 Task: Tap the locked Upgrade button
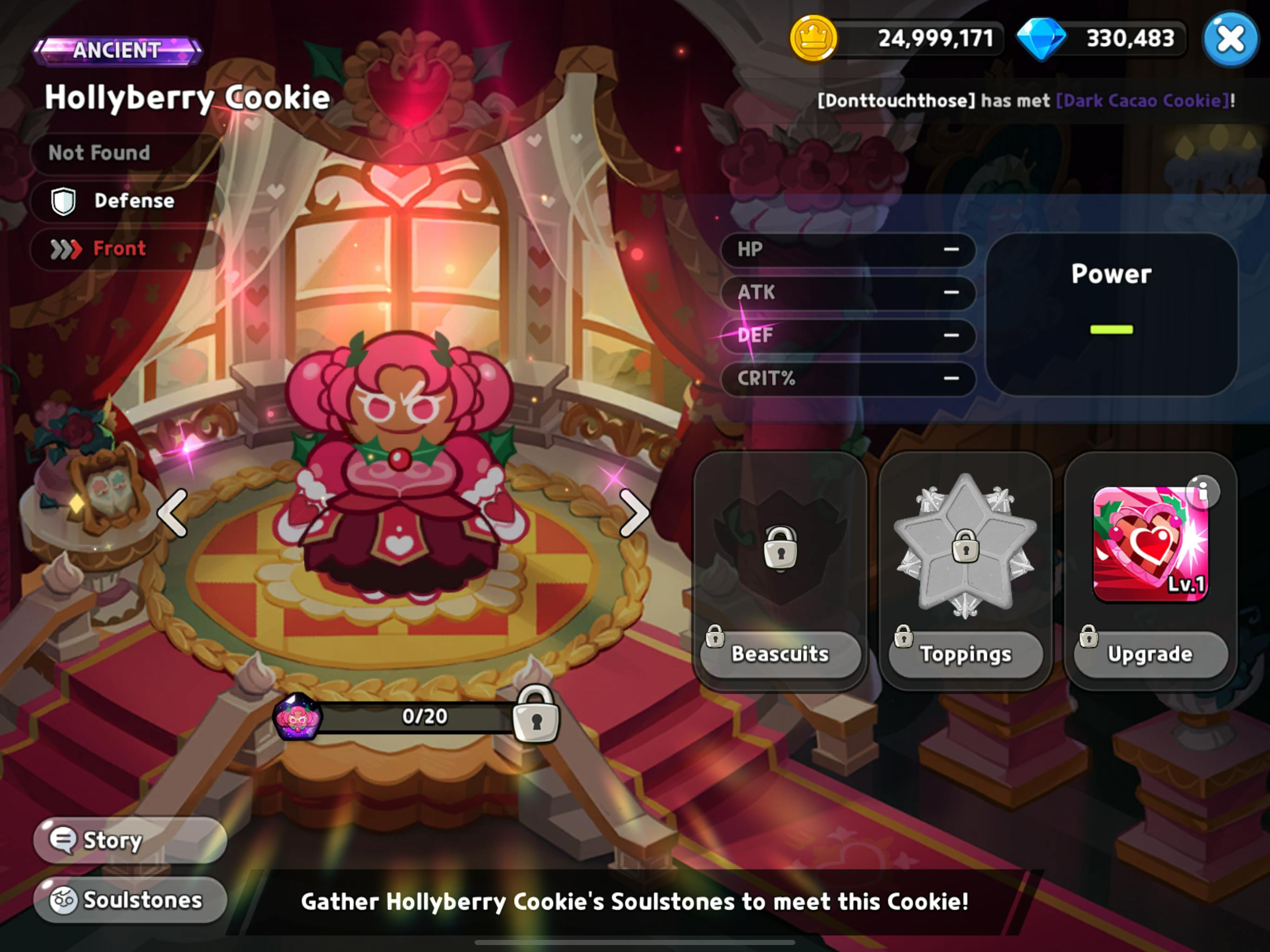pos(1150,654)
